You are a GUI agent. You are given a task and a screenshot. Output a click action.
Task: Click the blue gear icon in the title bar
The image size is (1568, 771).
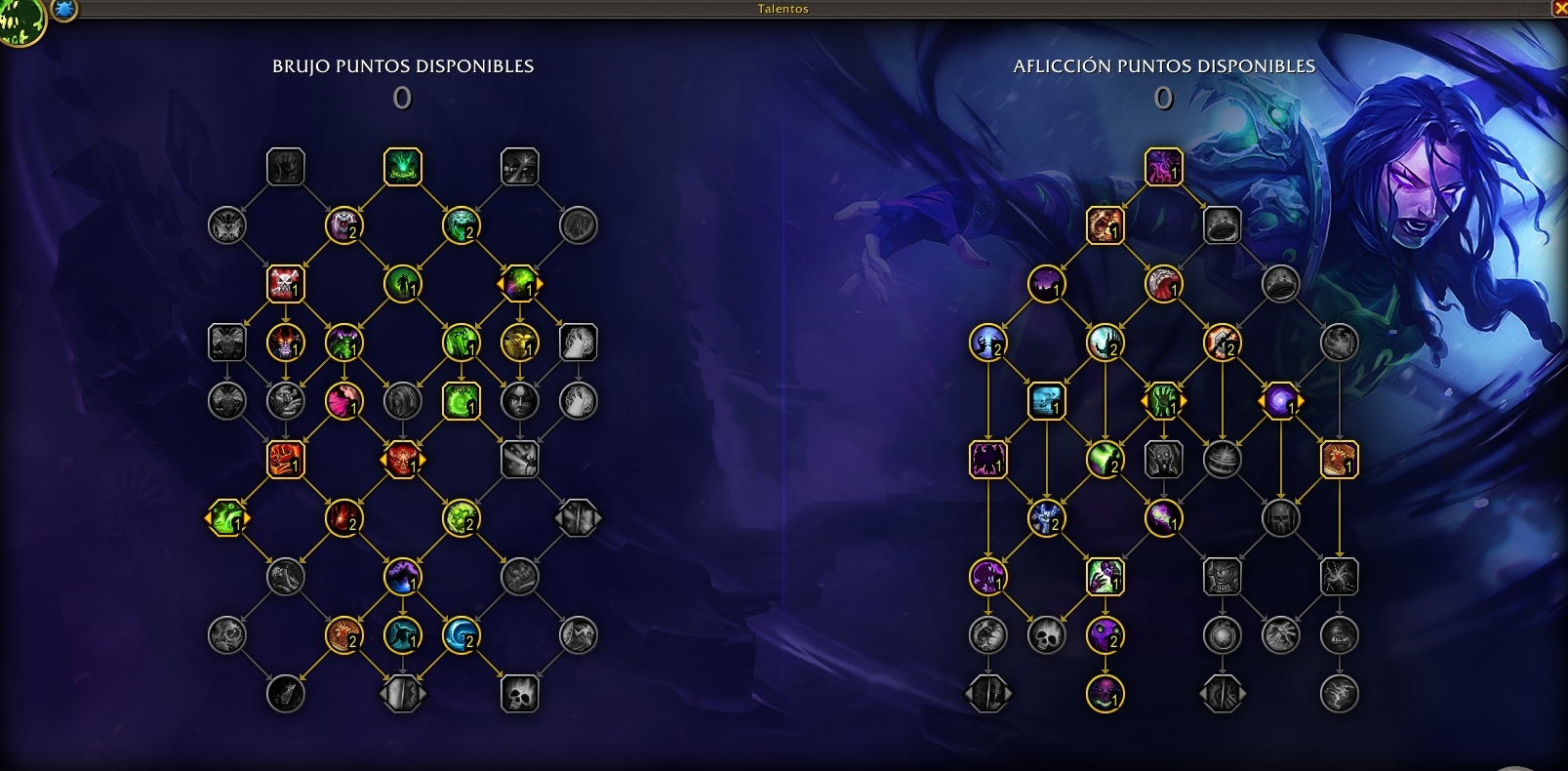pyautogui.click(x=64, y=10)
